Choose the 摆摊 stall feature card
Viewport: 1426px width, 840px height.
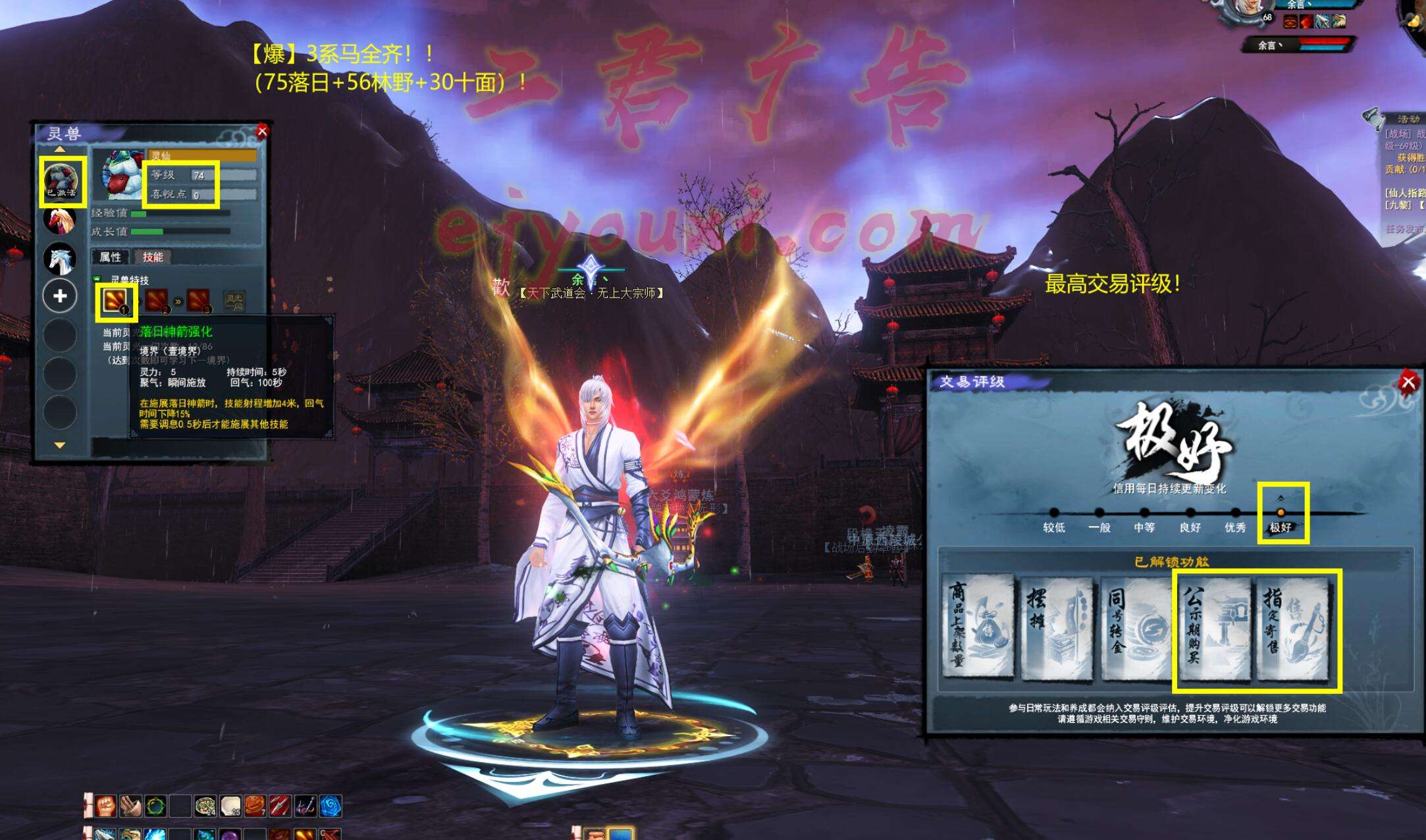pos(1057,626)
